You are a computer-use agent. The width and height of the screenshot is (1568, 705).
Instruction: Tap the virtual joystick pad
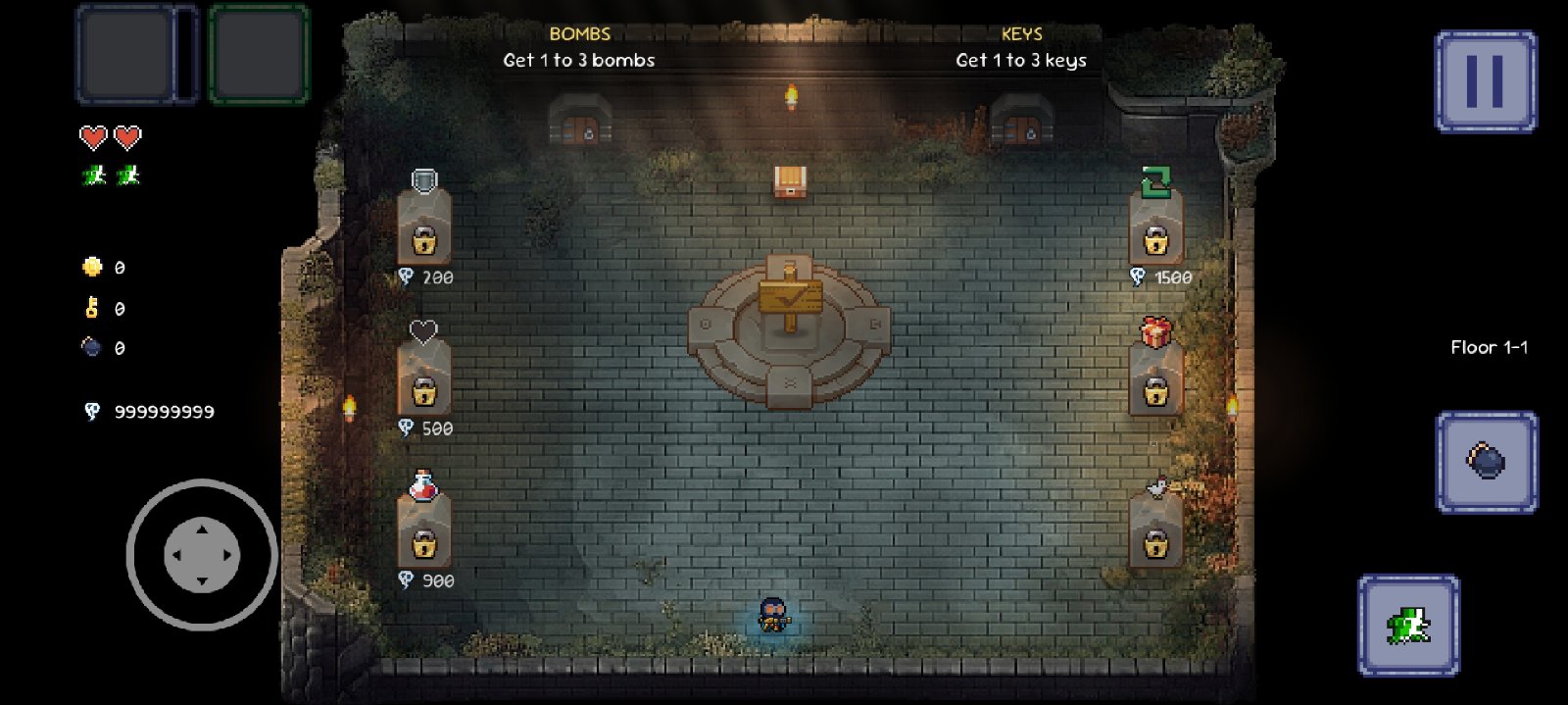pyautogui.click(x=202, y=555)
